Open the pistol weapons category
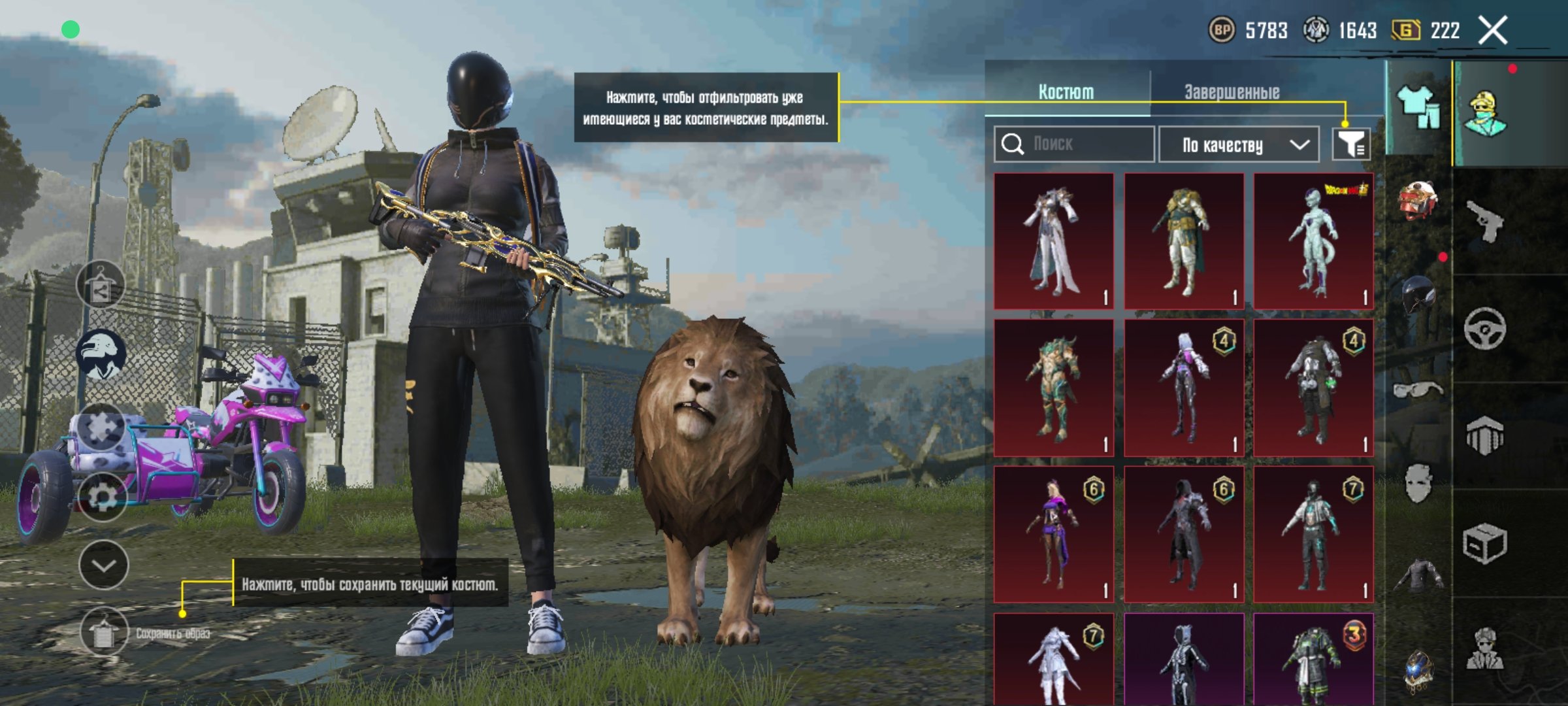This screenshot has width=1568, height=706. coord(1484,221)
